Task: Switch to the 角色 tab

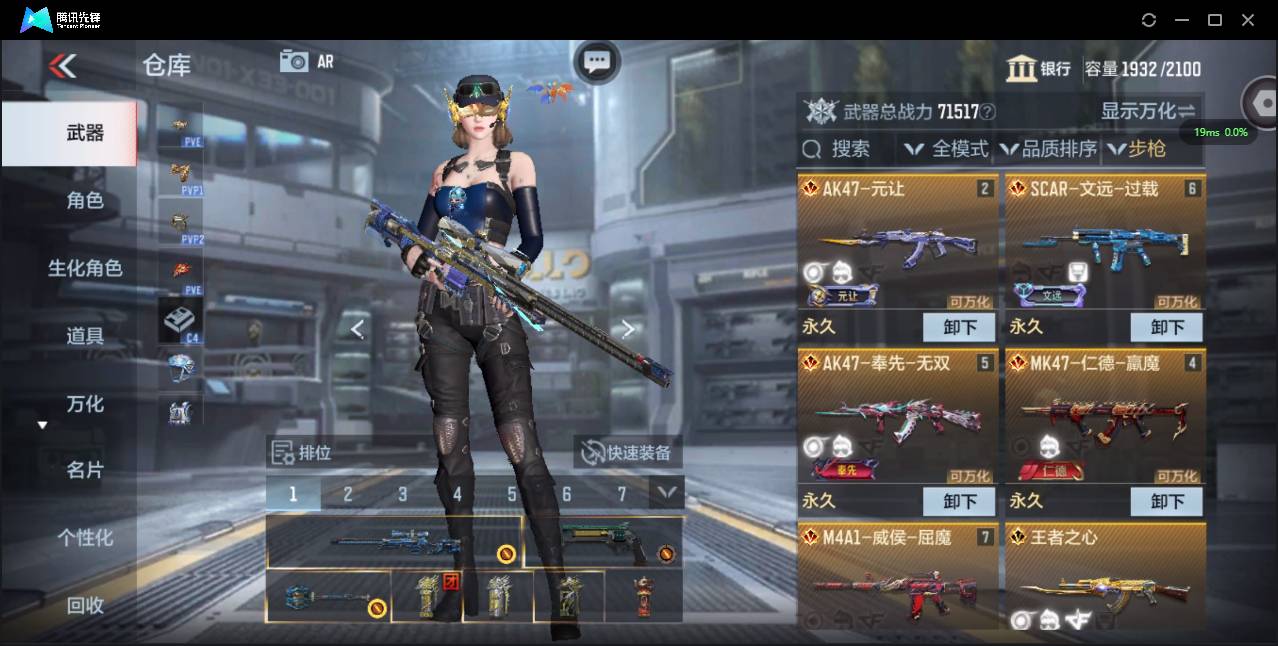Action: click(x=84, y=201)
